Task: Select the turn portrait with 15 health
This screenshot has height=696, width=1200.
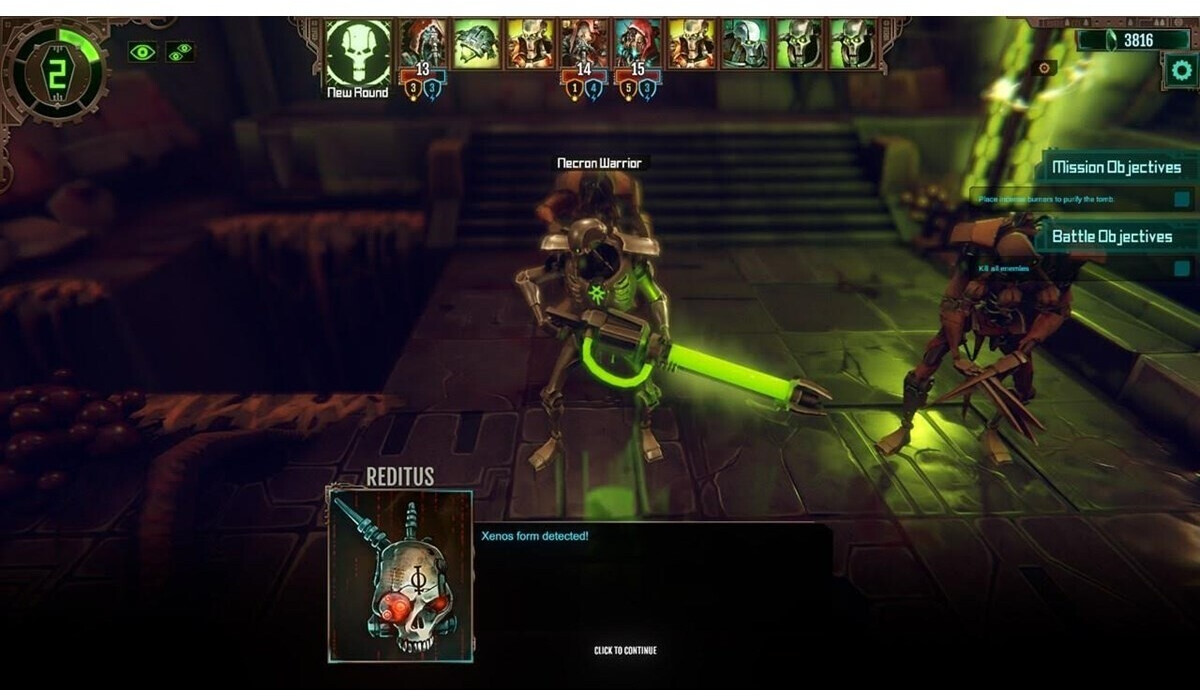Action: [x=637, y=44]
